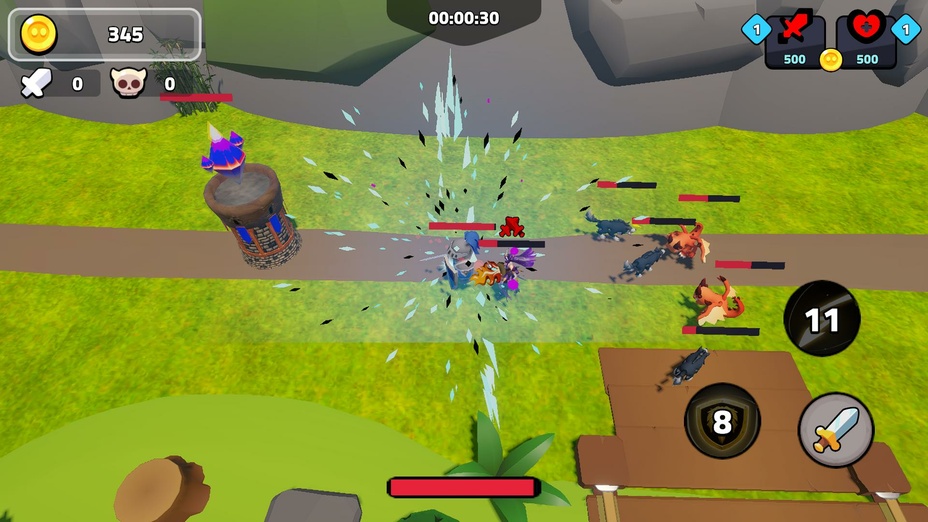Activate the slash ability on cooldown 11

pos(821,319)
